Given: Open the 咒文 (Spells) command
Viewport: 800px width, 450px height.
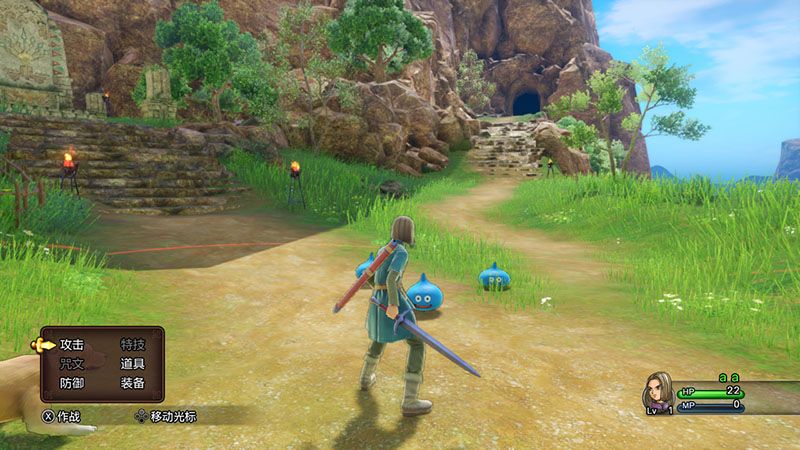Looking at the screenshot, I should (72, 364).
